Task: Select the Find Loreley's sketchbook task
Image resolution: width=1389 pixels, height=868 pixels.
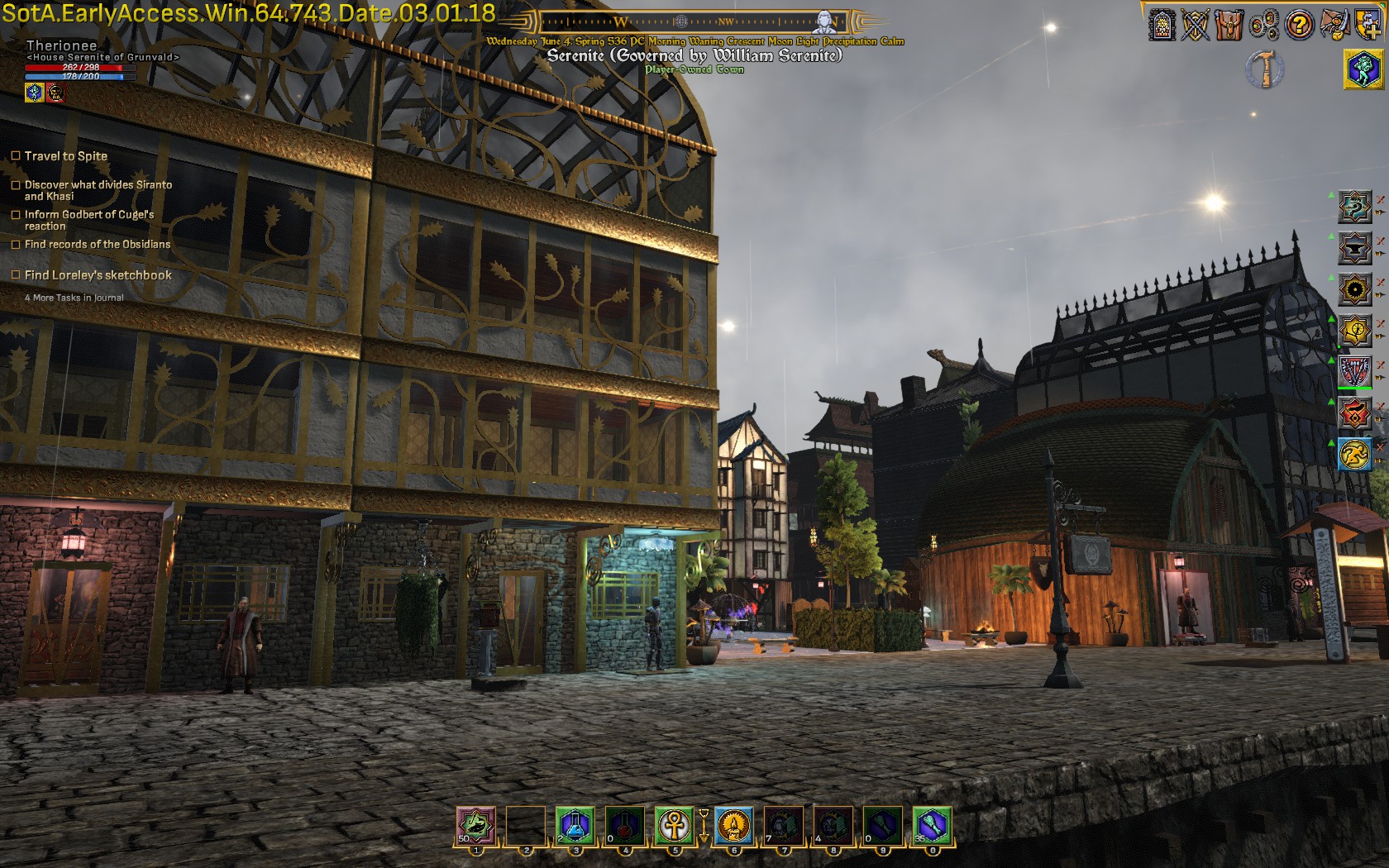Action: (x=98, y=275)
